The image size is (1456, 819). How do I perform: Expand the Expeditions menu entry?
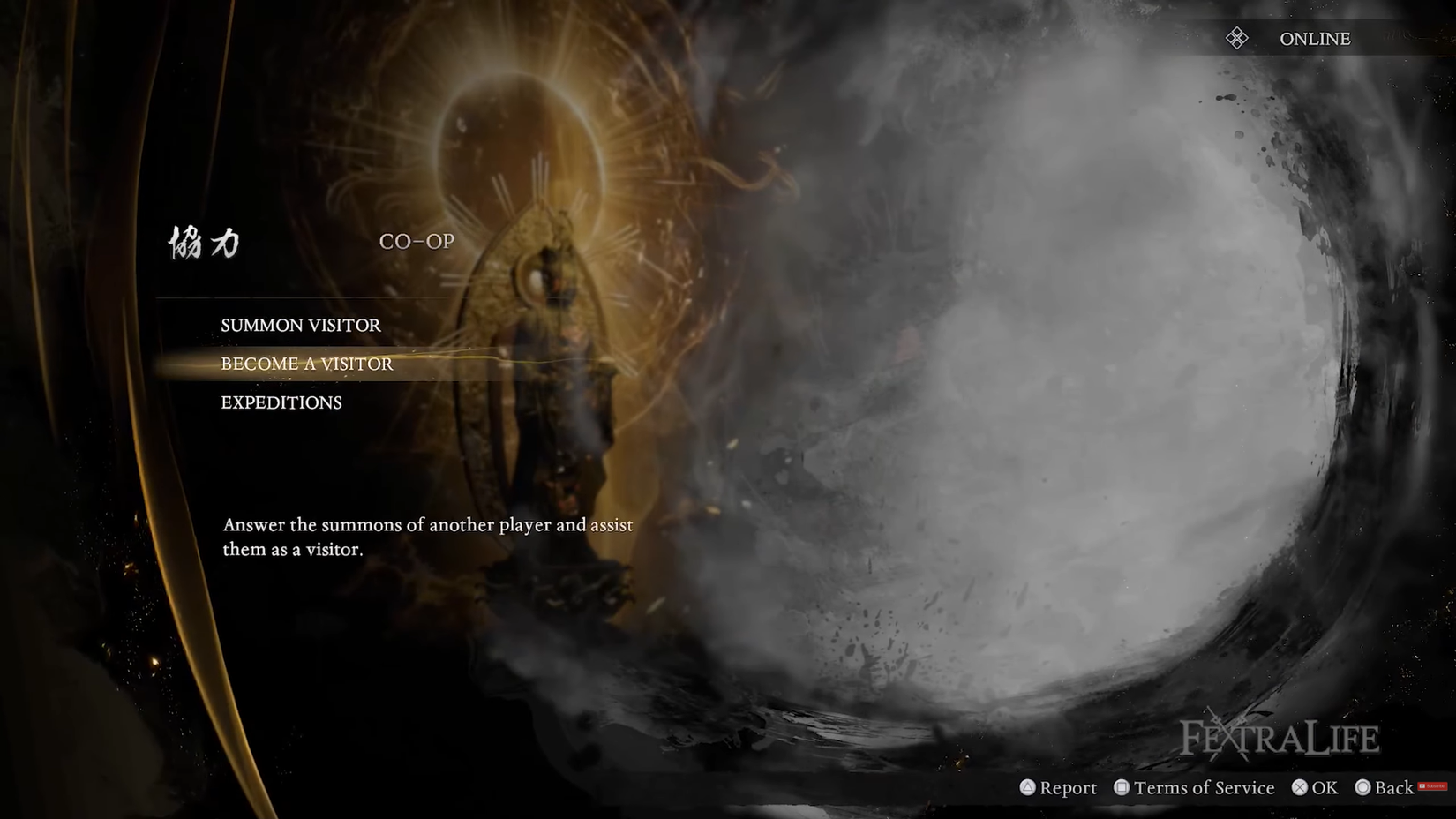[281, 402]
